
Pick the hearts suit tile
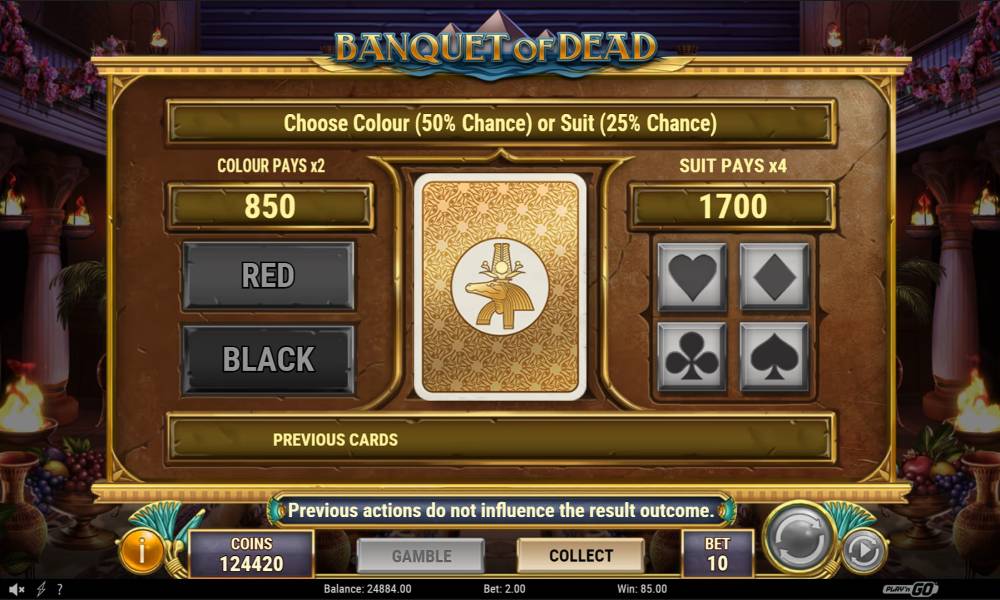point(692,277)
